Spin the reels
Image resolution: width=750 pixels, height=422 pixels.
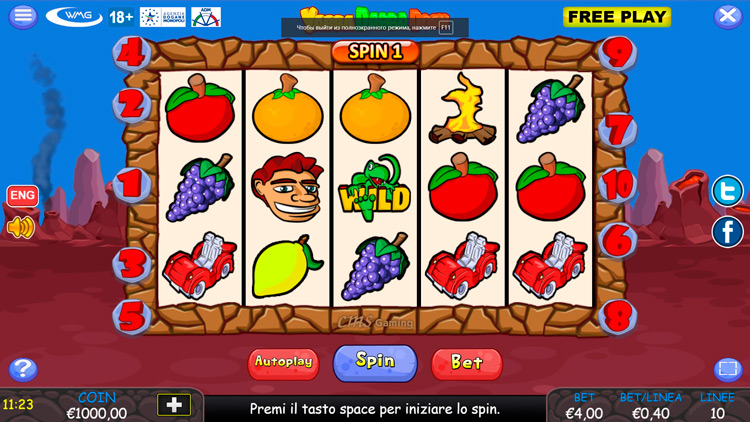point(375,361)
